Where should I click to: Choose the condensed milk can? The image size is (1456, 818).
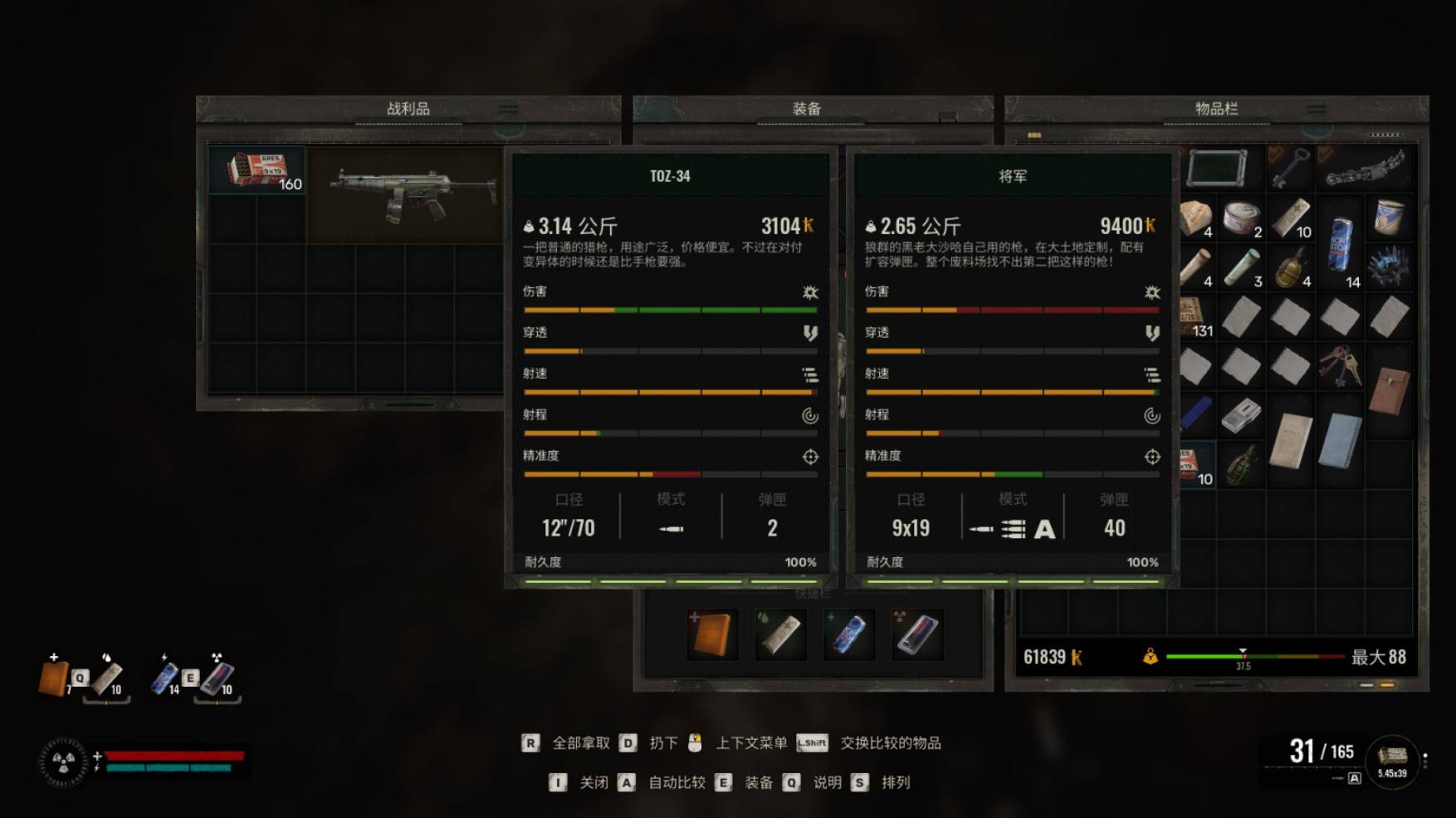point(1389,217)
